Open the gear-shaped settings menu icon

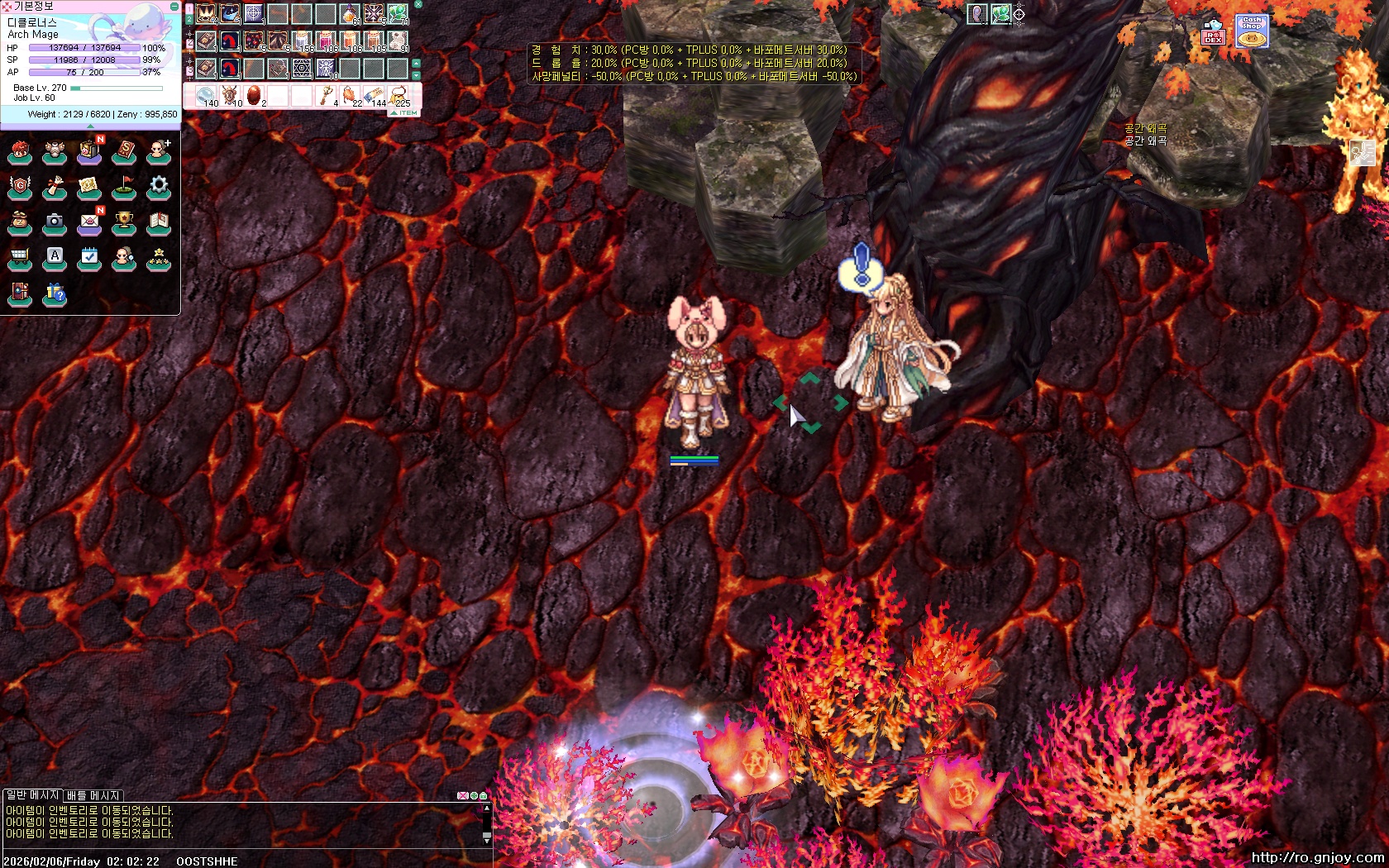159,187
